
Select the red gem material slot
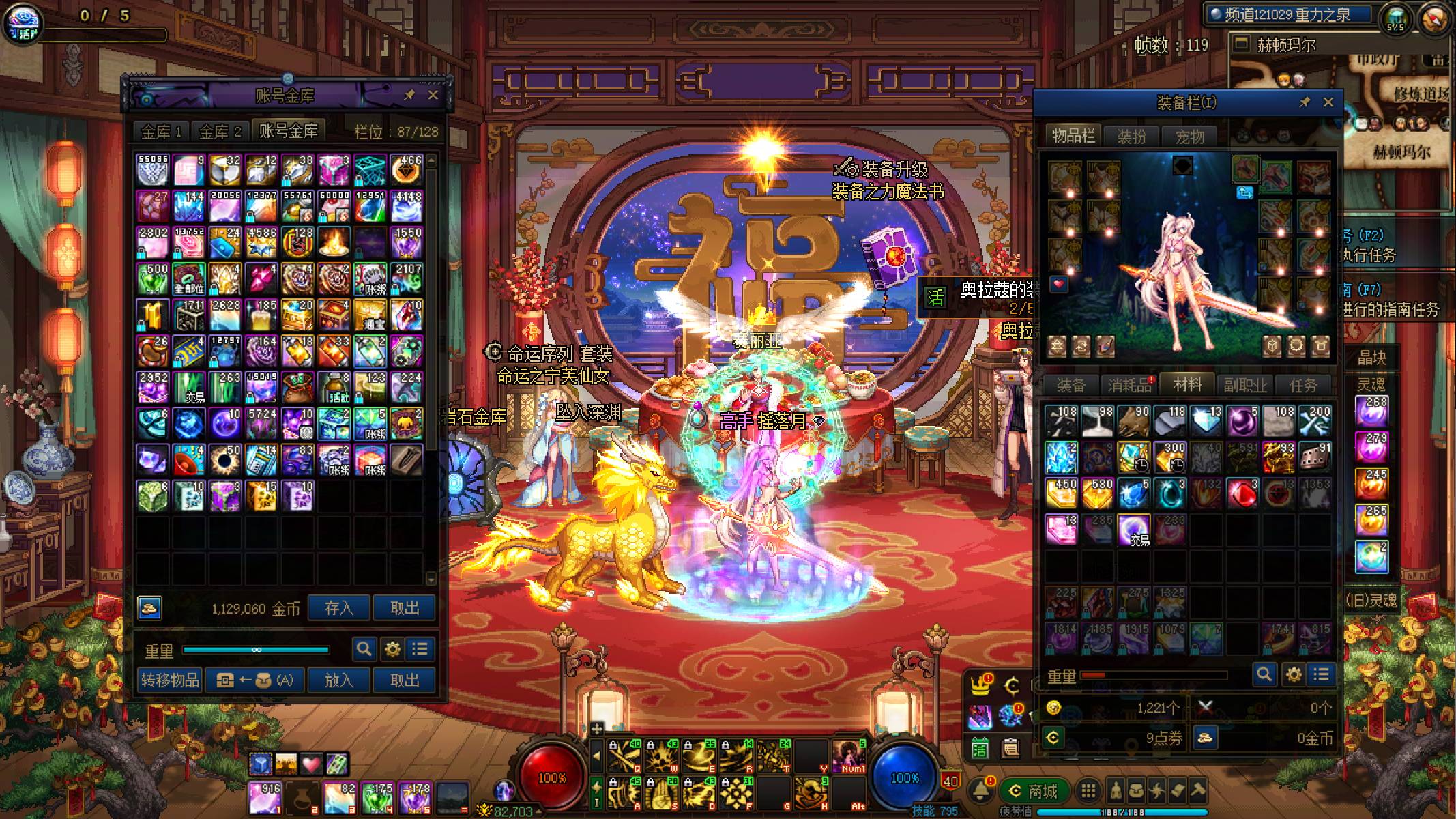(1242, 493)
